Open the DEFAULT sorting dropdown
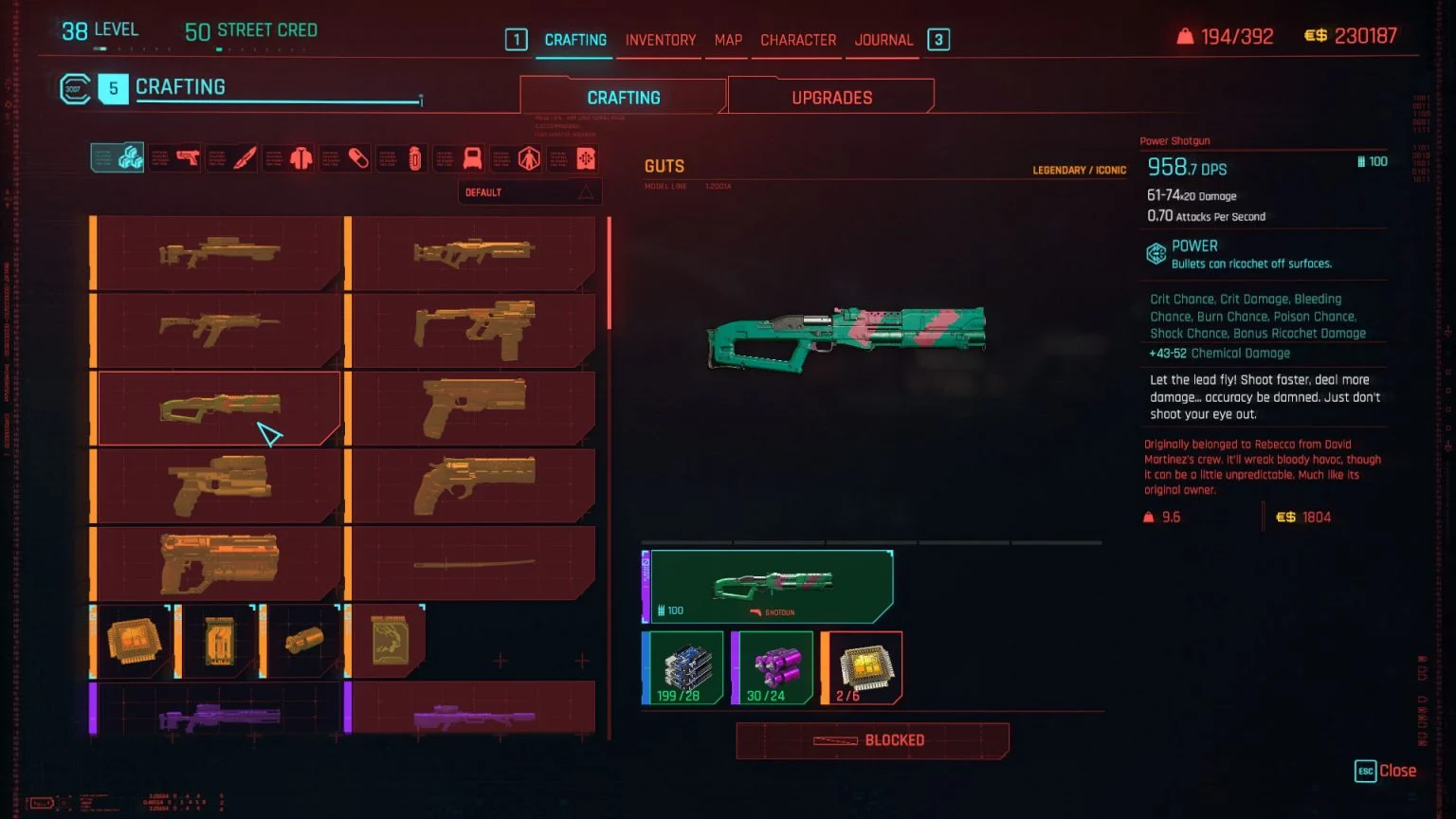 529,191
